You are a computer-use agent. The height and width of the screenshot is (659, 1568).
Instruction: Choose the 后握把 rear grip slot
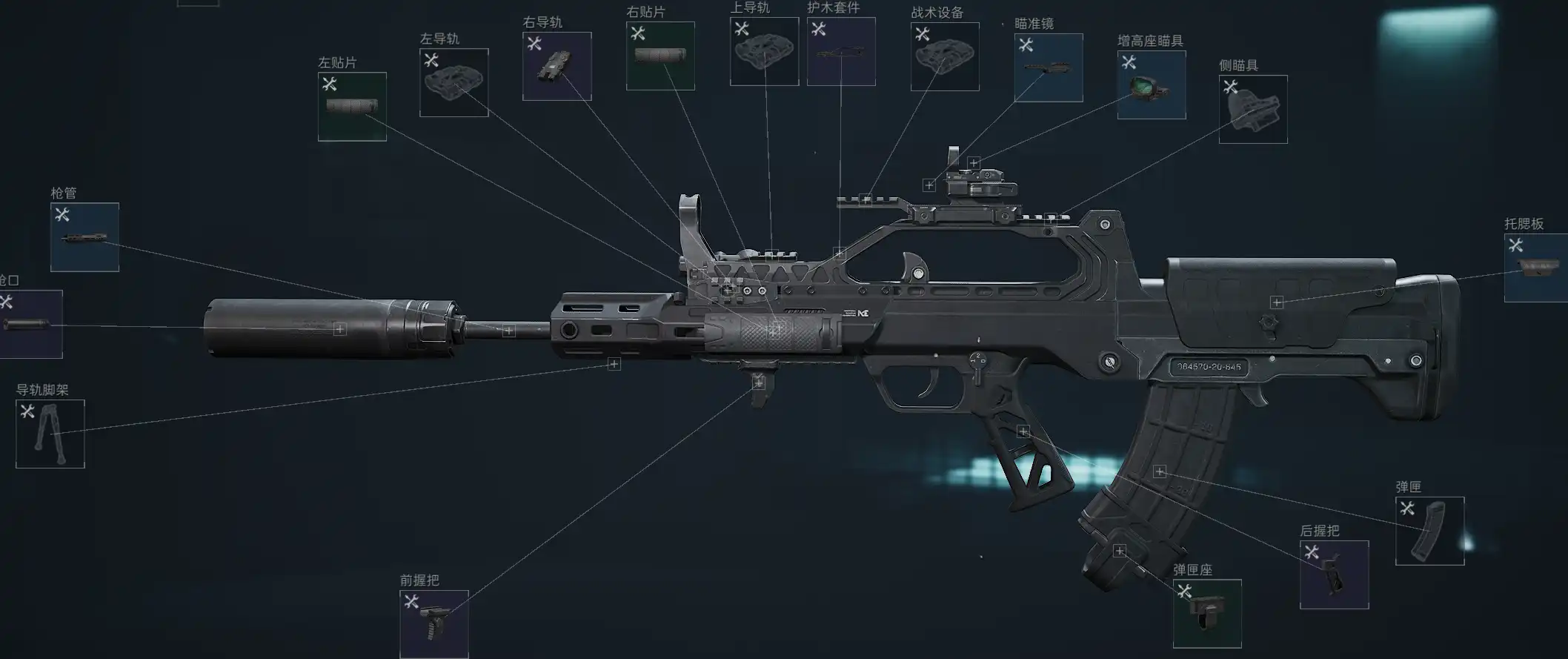coord(1334,574)
